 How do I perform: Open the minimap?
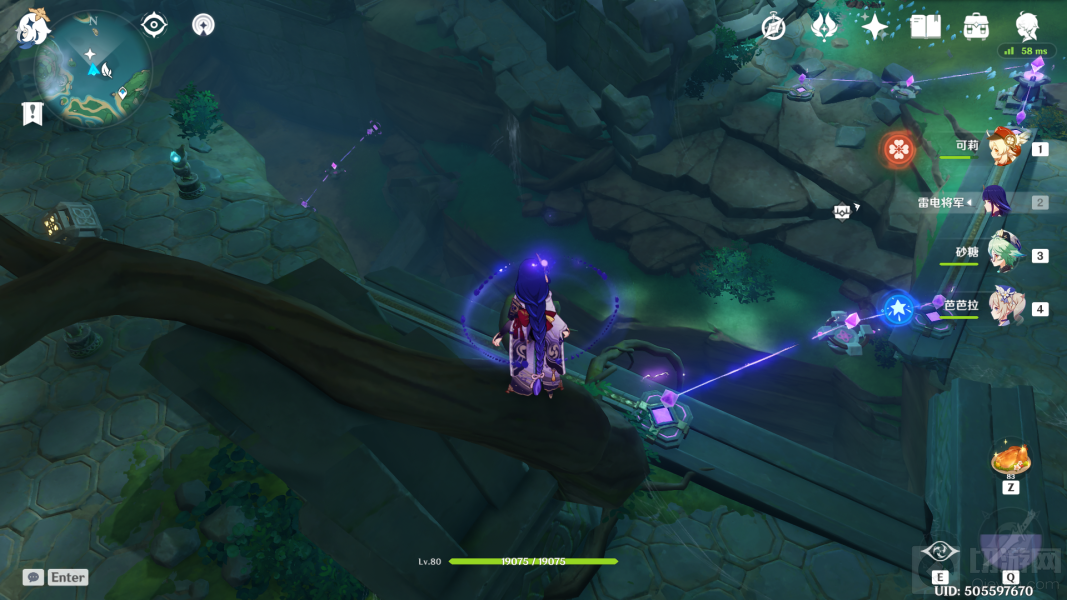coord(93,68)
